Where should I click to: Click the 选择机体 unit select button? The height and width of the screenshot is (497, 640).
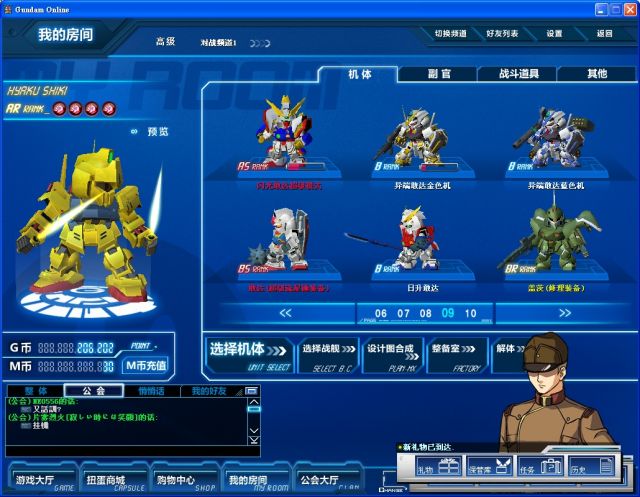coord(248,352)
